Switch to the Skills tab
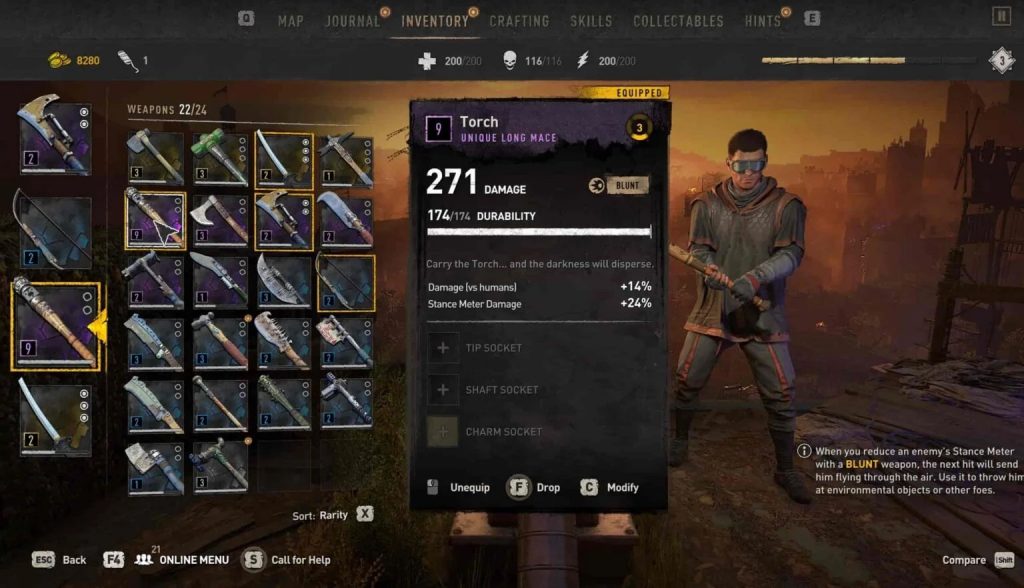The image size is (1024, 588). pos(591,21)
